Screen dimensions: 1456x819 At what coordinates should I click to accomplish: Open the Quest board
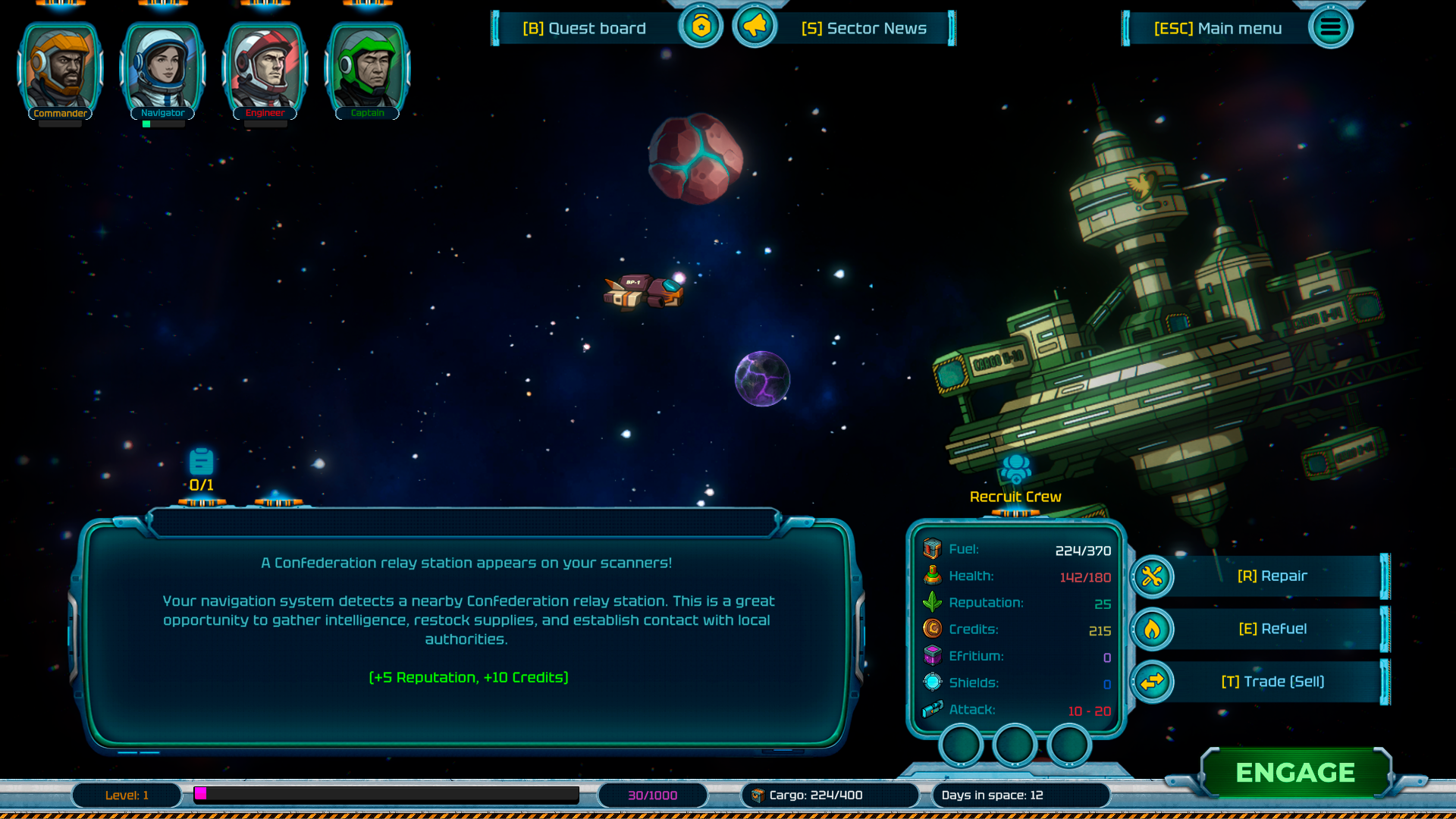584,29
